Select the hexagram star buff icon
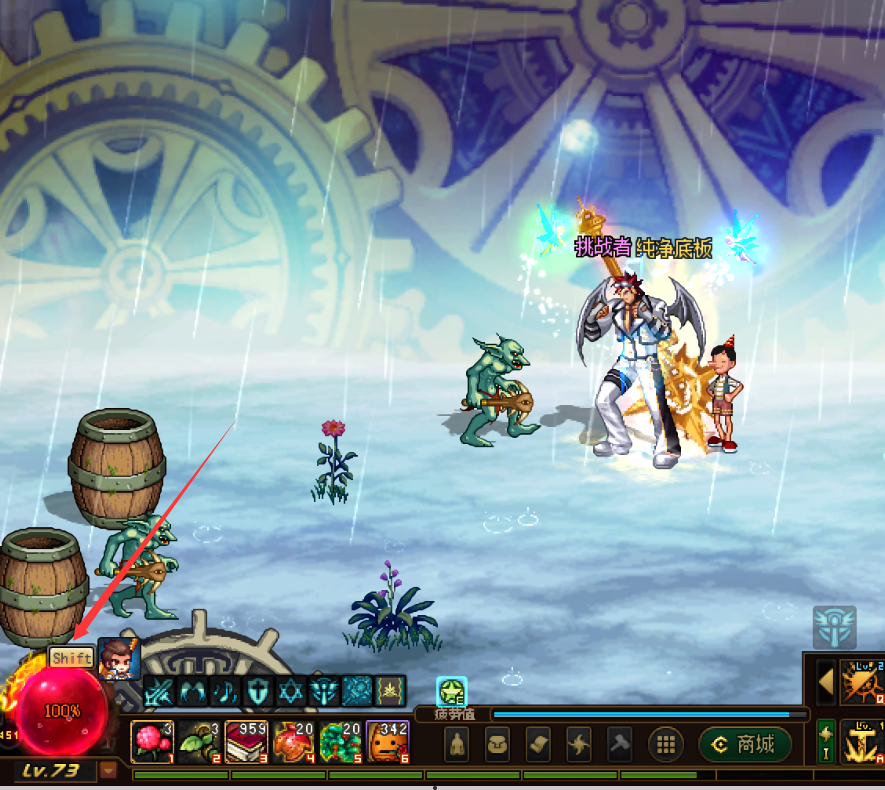The width and height of the screenshot is (885, 790). click(x=291, y=691)
